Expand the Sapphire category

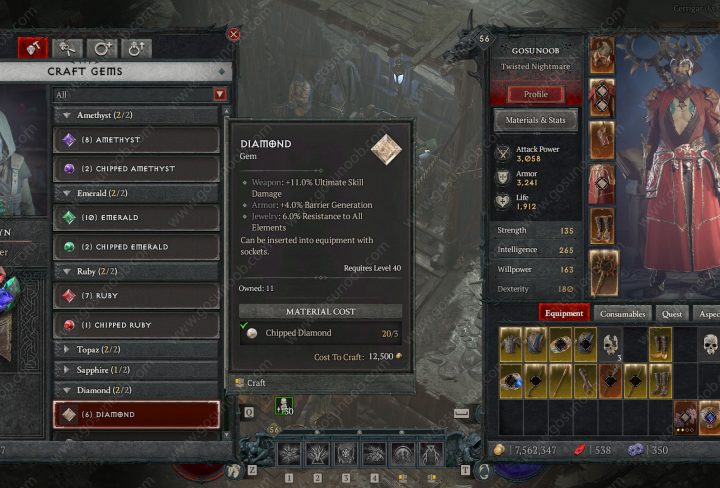pyautogui.click(x=135, y=370)
